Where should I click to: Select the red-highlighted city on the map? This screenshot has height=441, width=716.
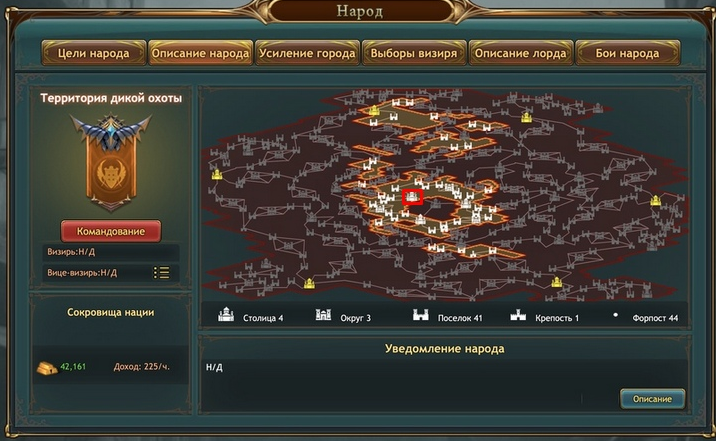(412, 198)
